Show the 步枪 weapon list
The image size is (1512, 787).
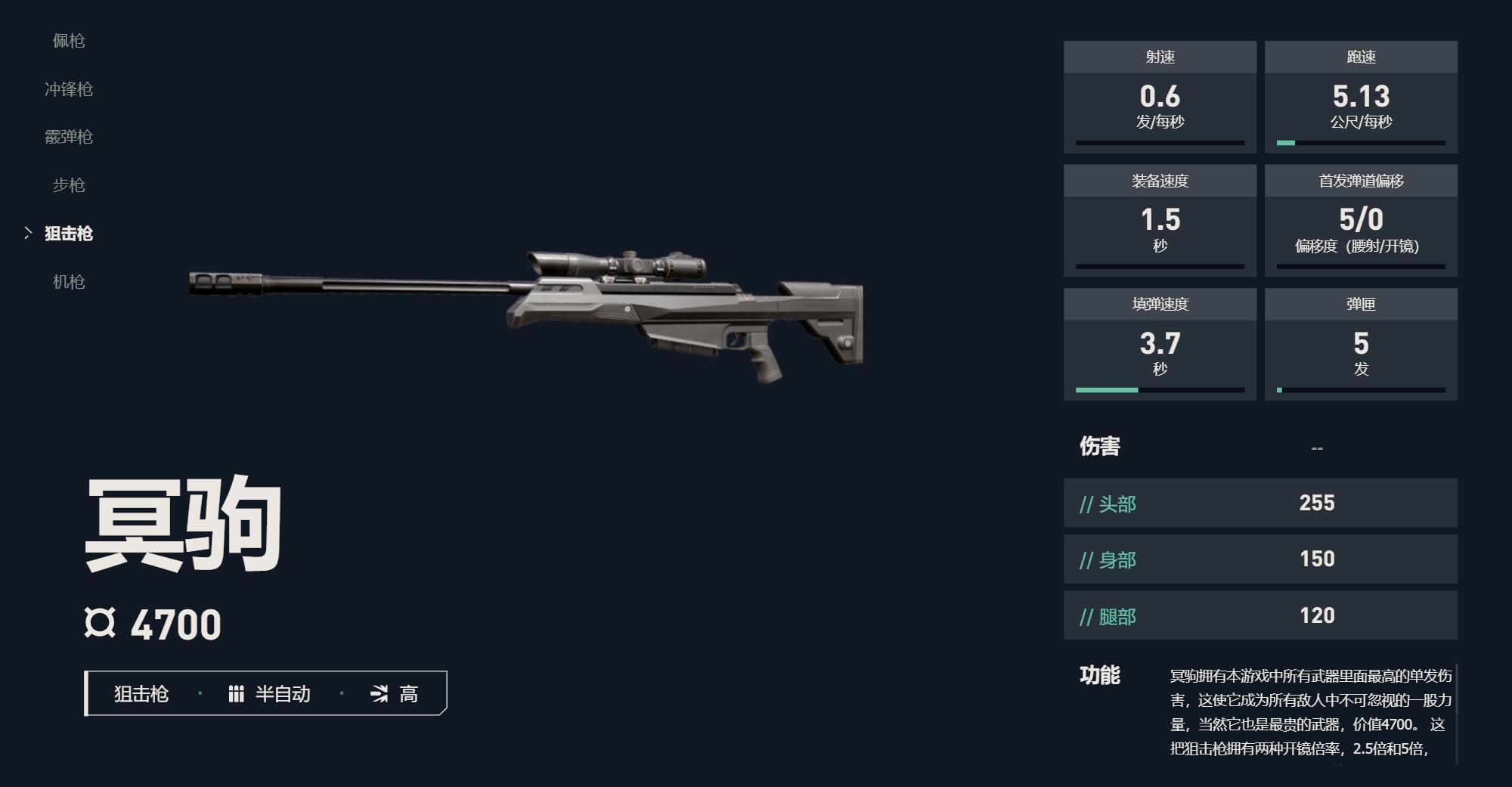pyautogui.click(x=69, y=185)
